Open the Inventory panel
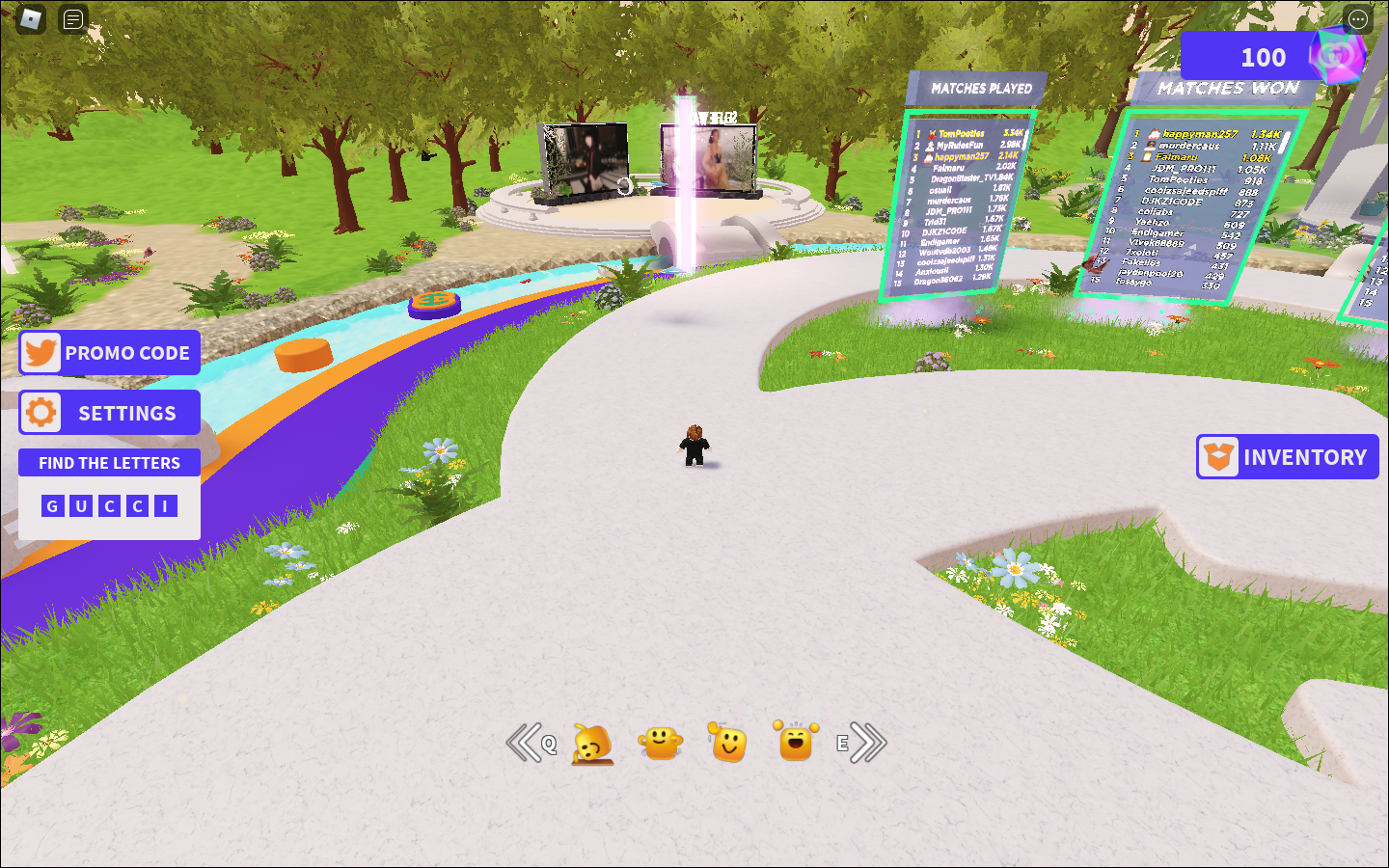 (1288, 457)
